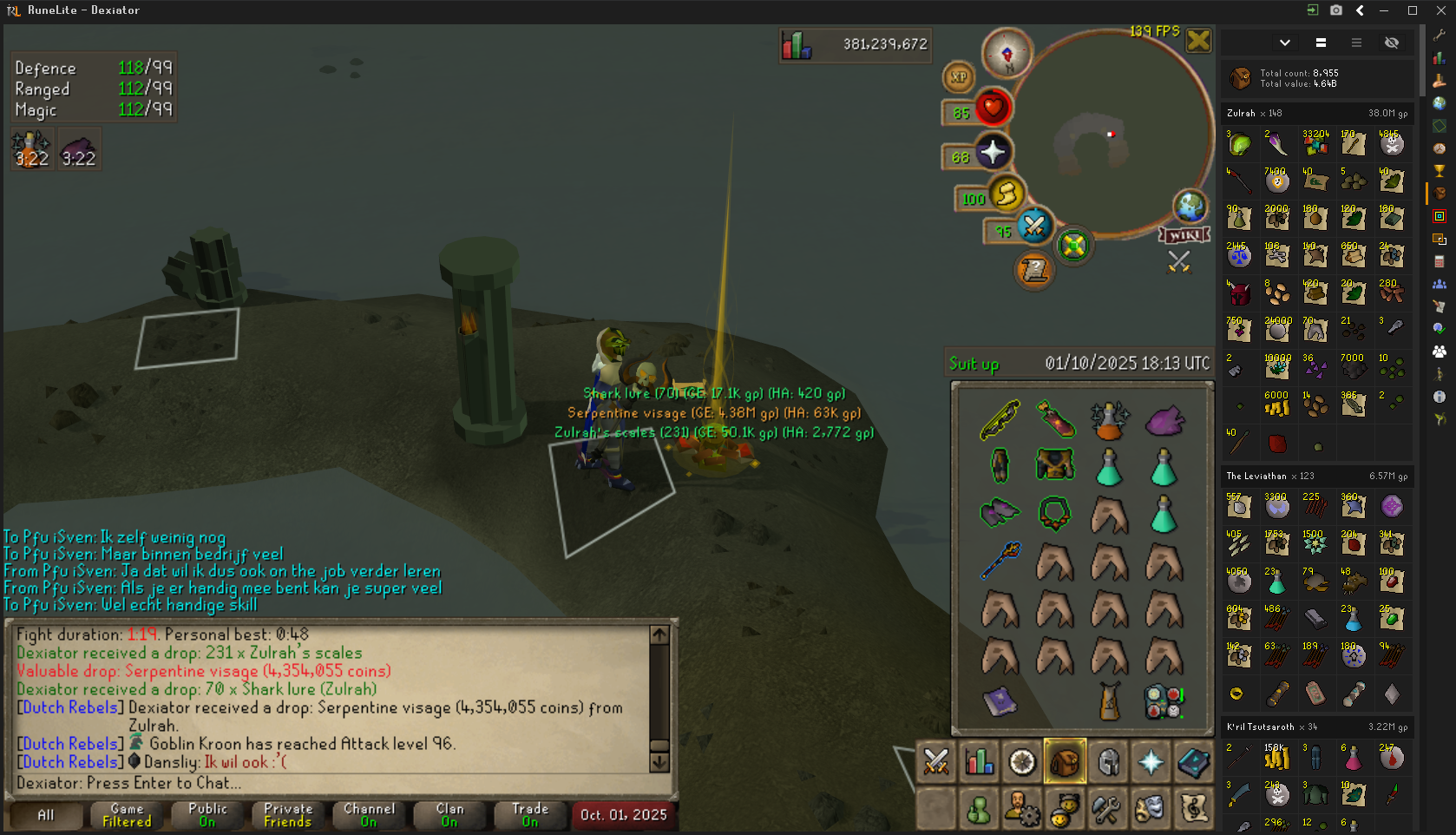Switch to the Public chat tab
This screenshot has width=1456, height=835.
[207, 815]
